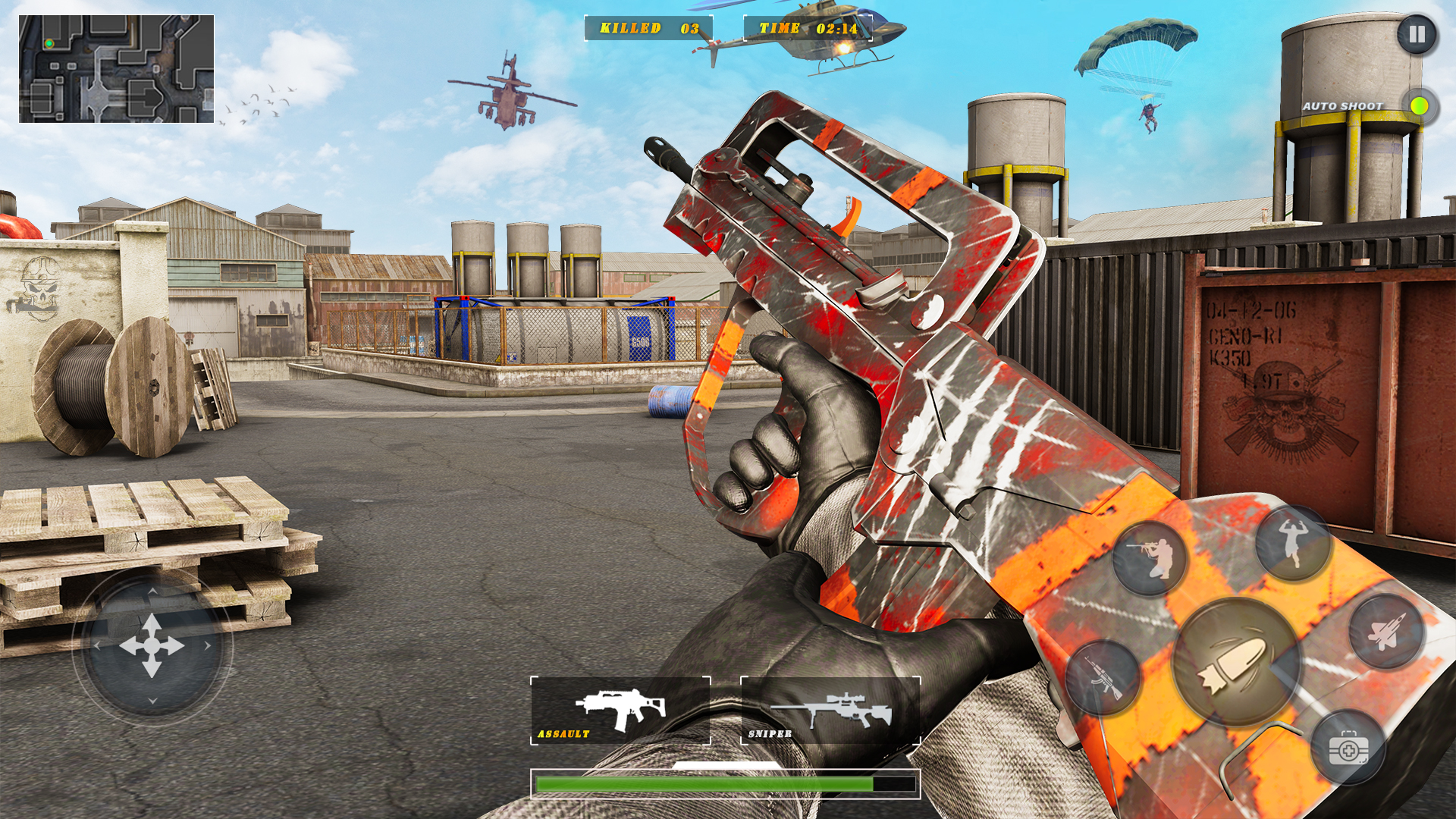The width and height of the screenshot is (1456, 819).
Task: Call the fighter jet airstrike
Action: point(1386,631)
